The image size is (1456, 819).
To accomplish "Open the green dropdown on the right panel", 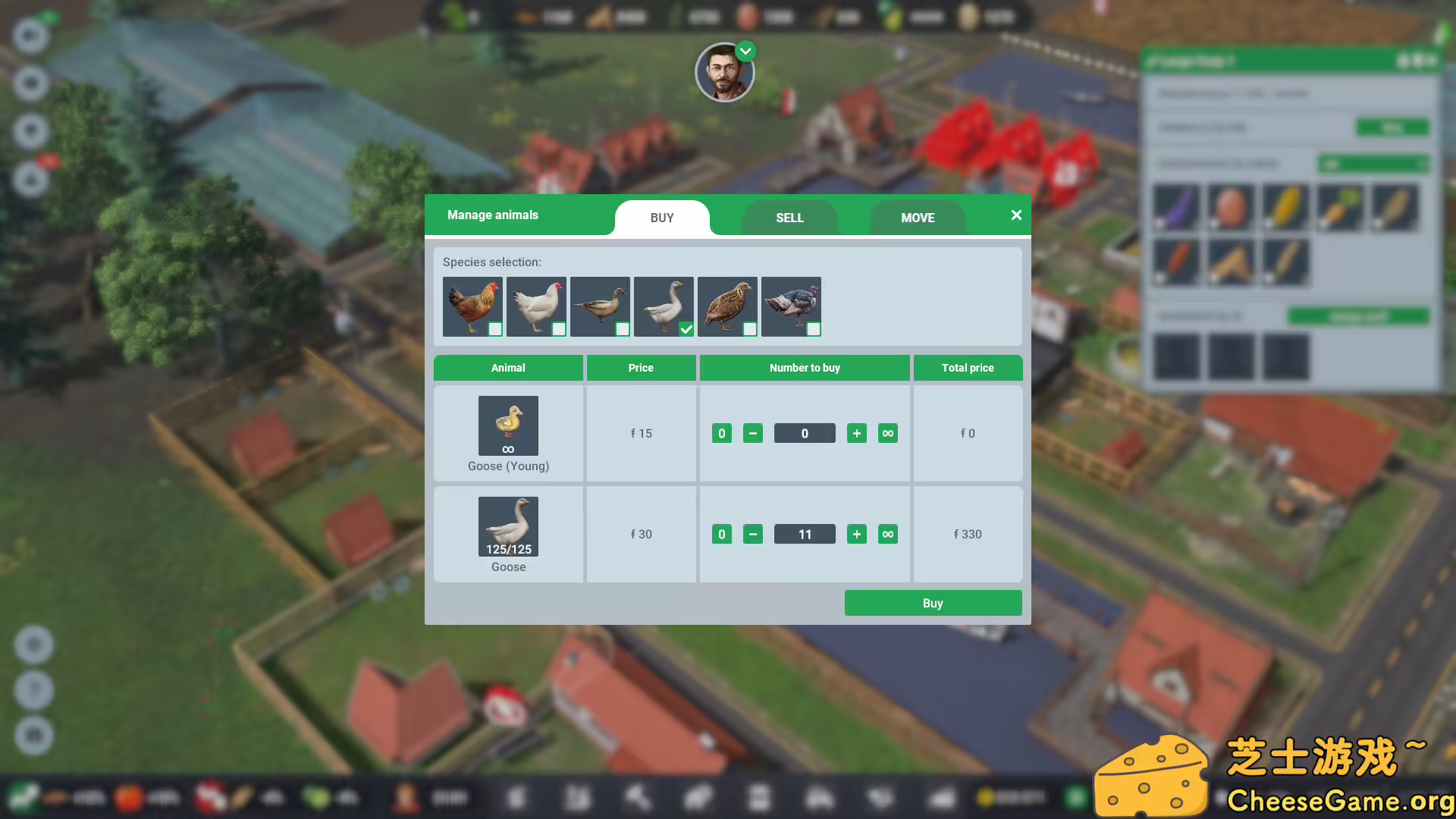I will [x=1373, y=164].
